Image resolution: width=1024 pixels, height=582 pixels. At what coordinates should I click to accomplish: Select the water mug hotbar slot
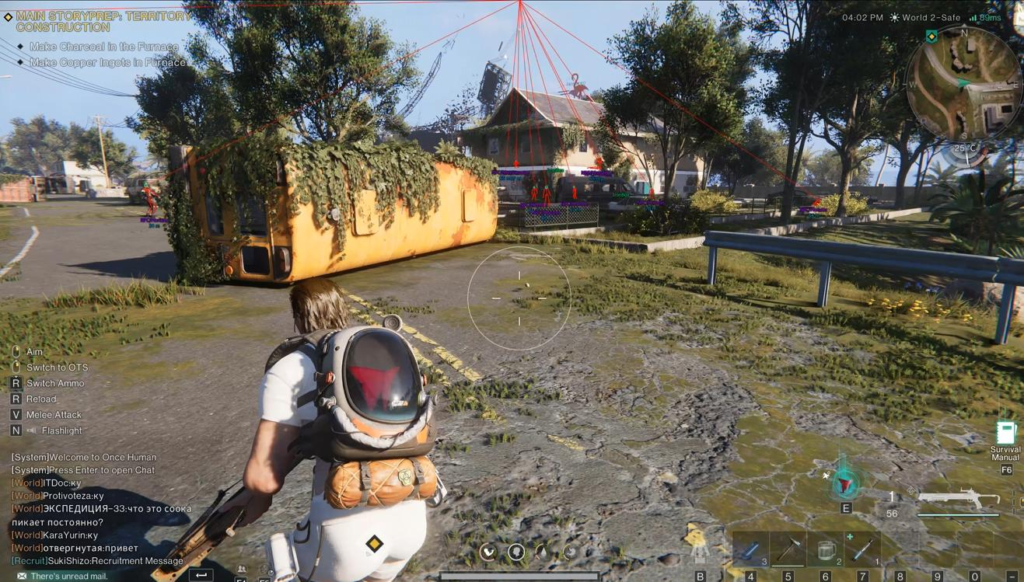(x=826, y=550)
